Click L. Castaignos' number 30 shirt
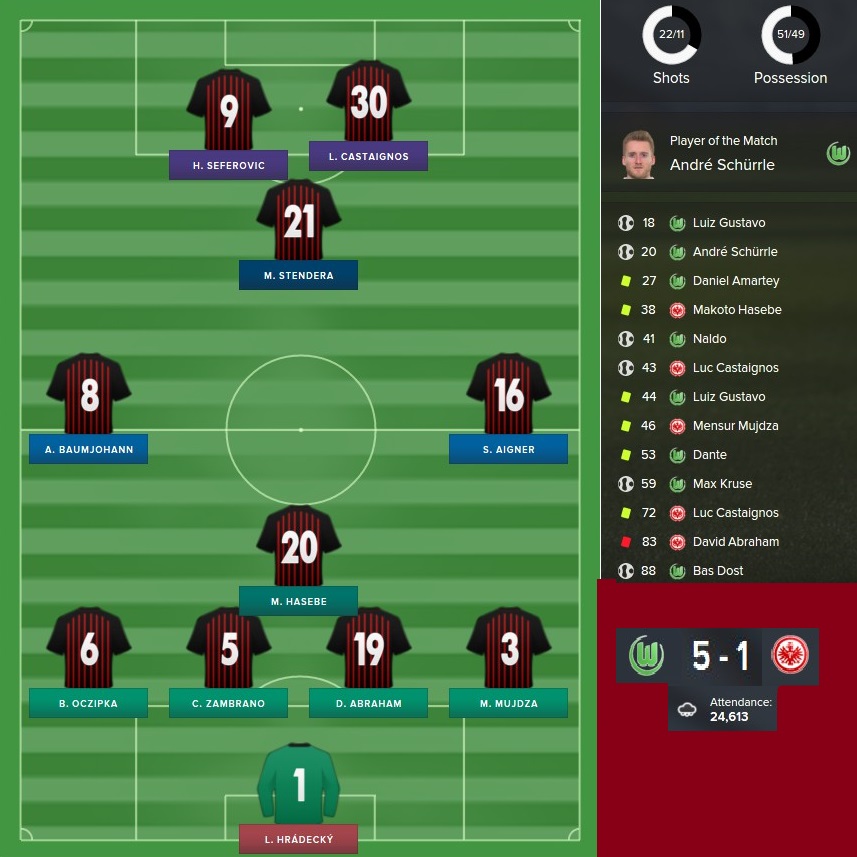Viewport: 857px width, 857px height. 368,103
